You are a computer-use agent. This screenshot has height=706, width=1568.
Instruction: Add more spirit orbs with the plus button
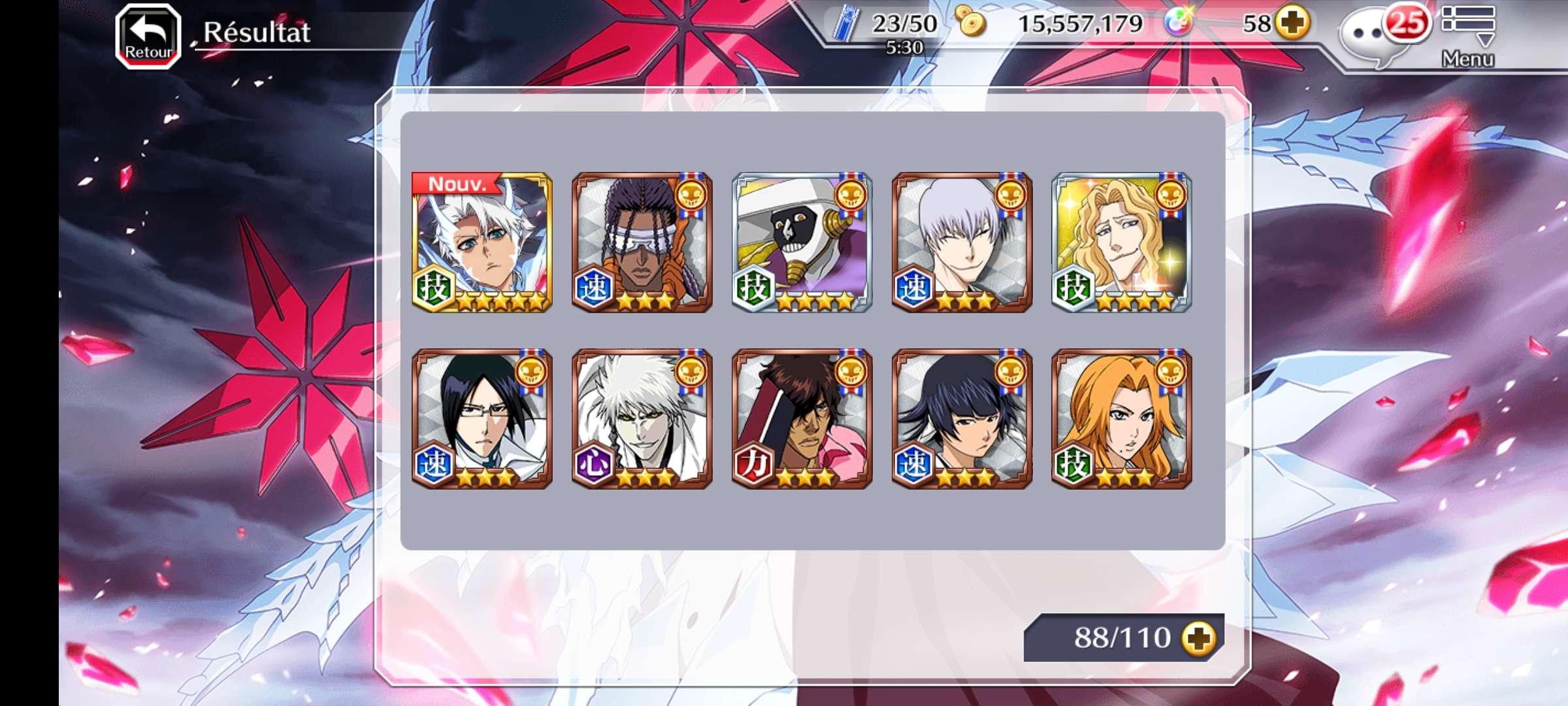(1294, 24)
